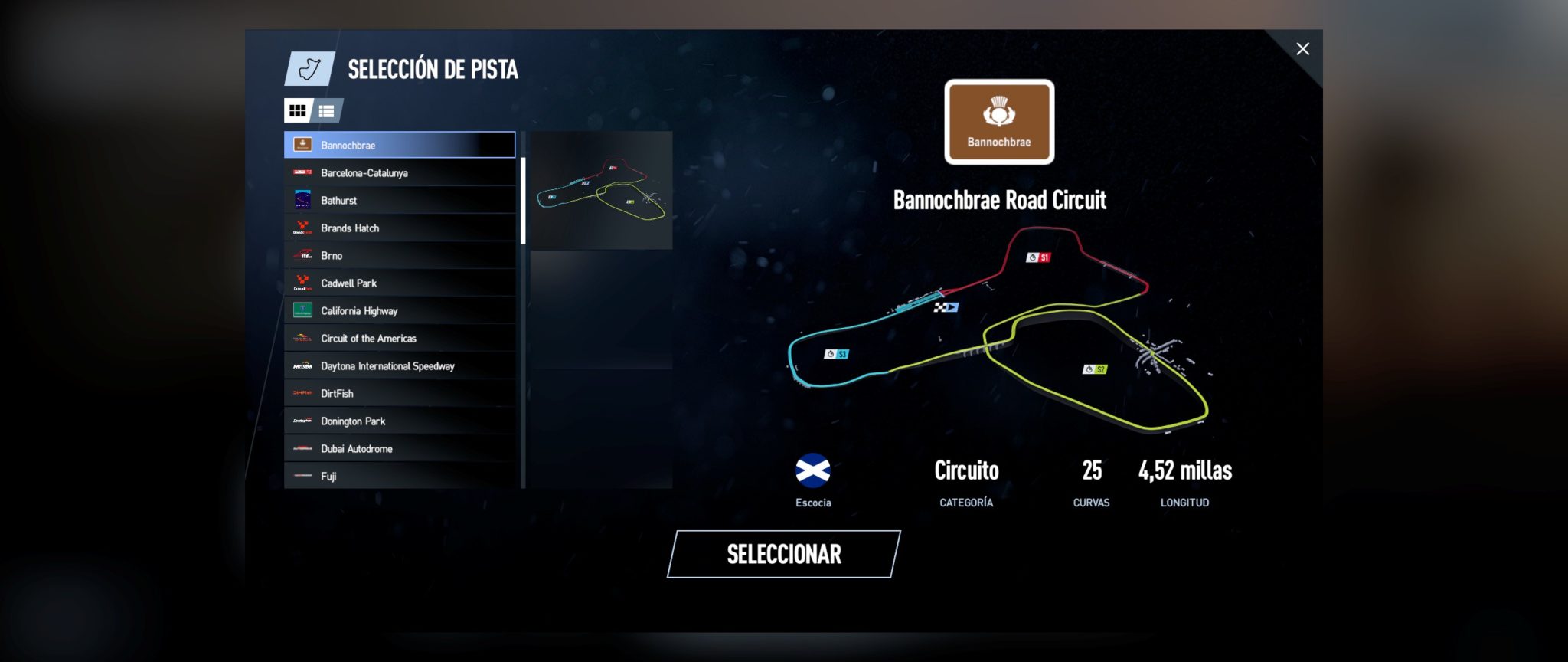
Task: Click the track list scrollbar
Action: tap(523, 201)
